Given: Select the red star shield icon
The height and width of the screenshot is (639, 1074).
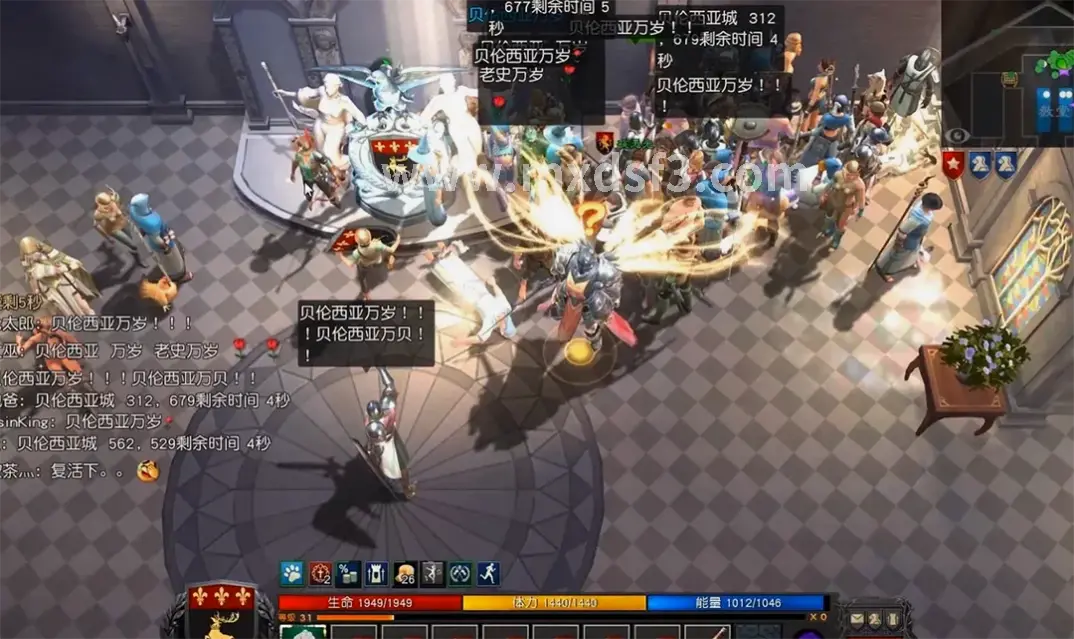Looking at the screenshot, I should [953, 165].
